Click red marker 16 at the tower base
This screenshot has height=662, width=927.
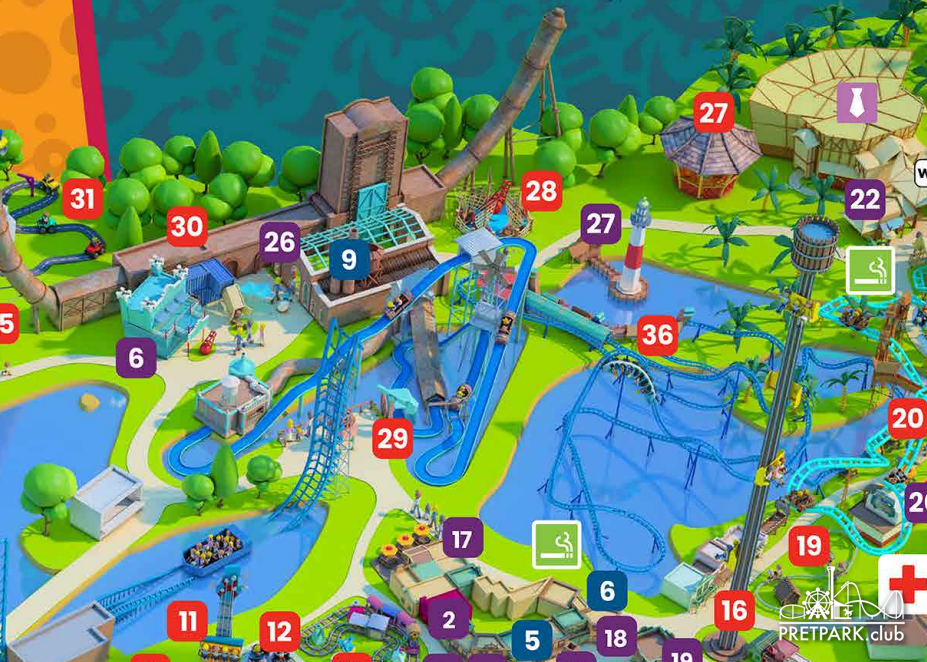735,610
